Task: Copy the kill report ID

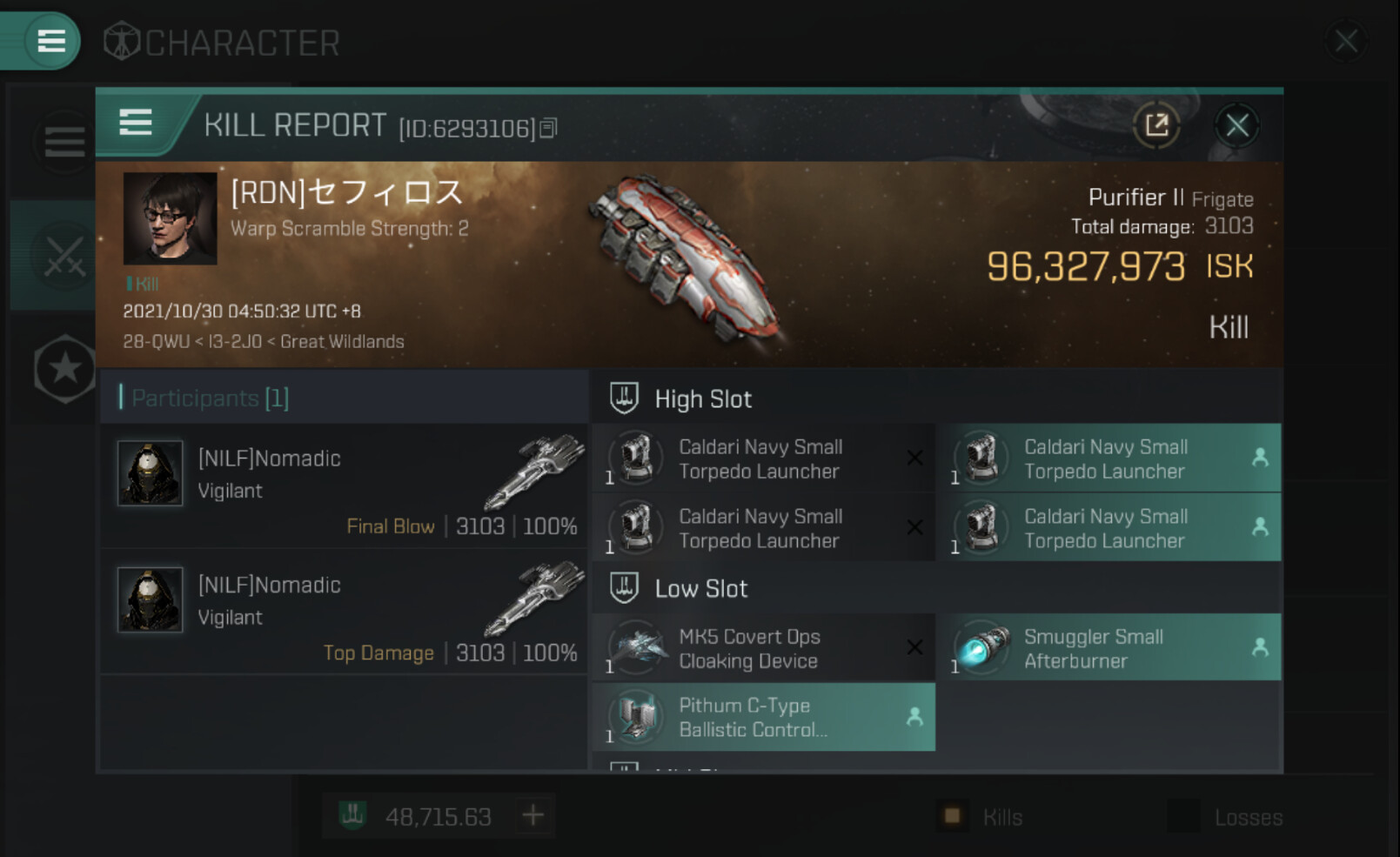Action: click(x=548, y=129)
